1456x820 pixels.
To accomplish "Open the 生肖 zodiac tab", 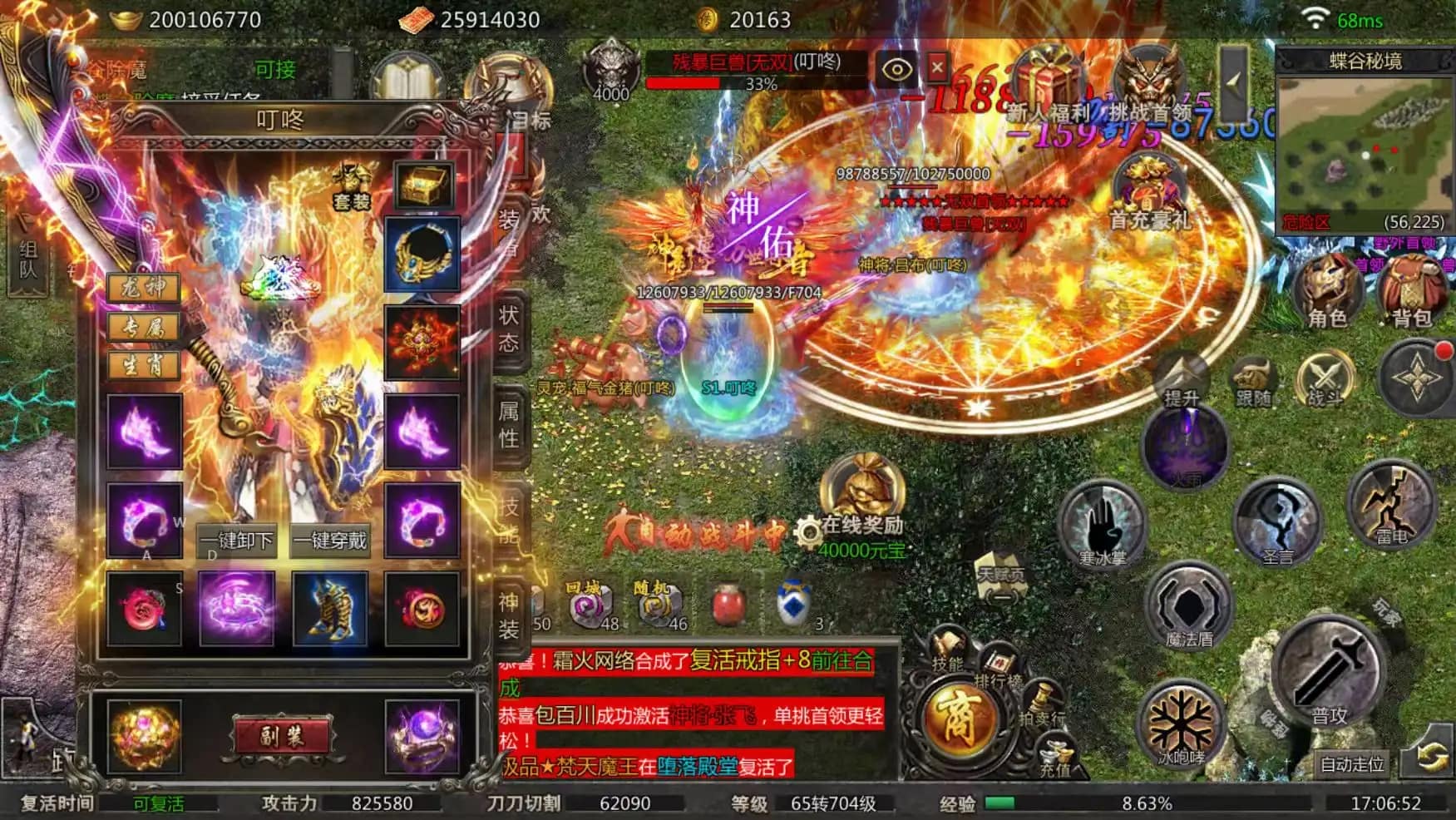I will pyautogui.click(x=144, y=365).
